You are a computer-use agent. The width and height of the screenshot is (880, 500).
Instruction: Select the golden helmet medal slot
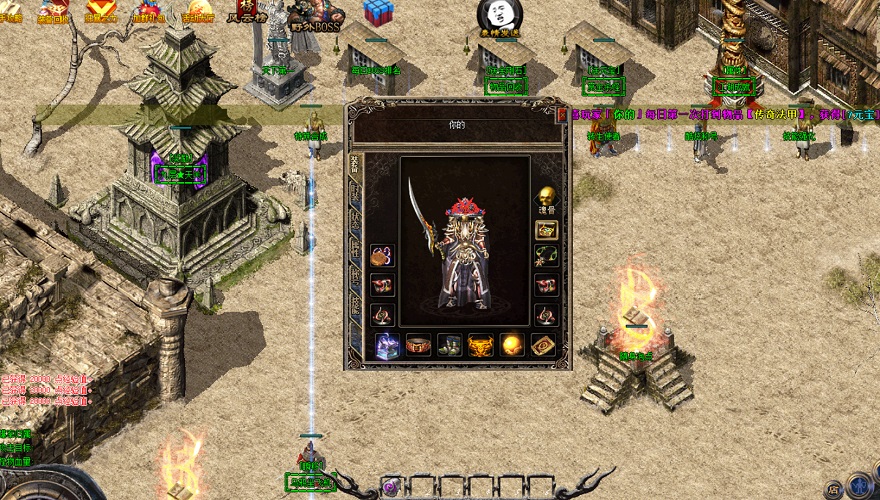pyautogui.click(x=481, y=345)
